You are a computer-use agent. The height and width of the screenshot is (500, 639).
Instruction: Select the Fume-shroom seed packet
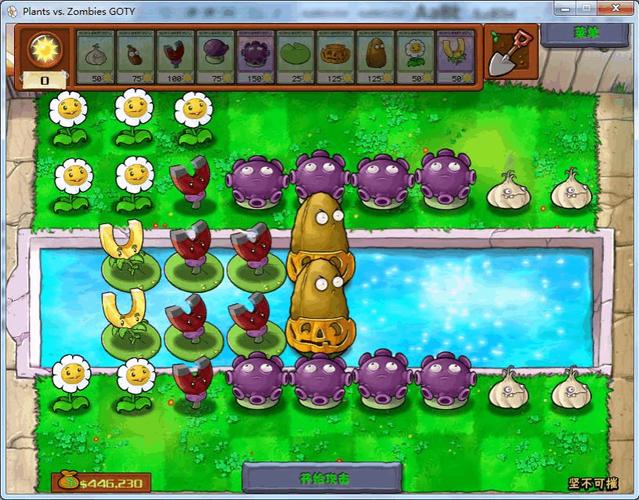(x=216, y=56)
